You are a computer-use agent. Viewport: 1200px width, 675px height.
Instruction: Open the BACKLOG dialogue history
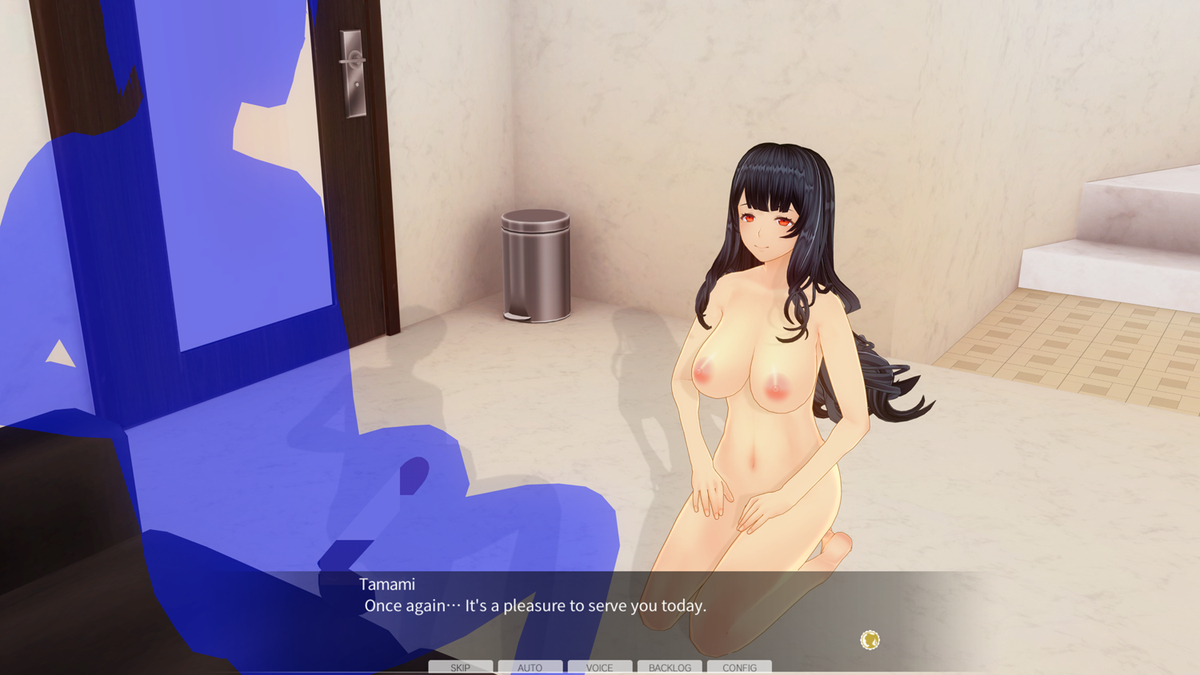(669, 667)
